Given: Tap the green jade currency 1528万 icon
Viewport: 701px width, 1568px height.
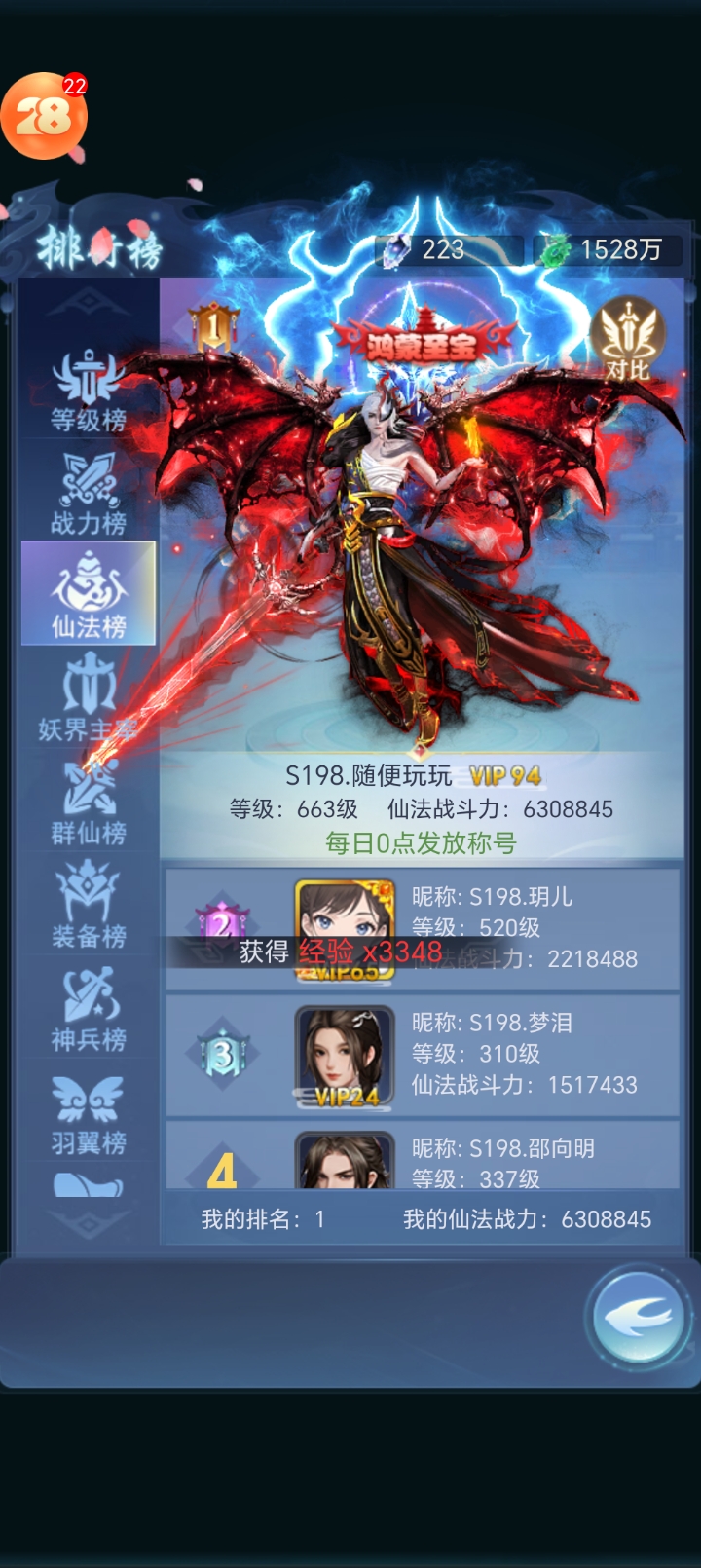Looking at the screenshot, I should 556,250.
